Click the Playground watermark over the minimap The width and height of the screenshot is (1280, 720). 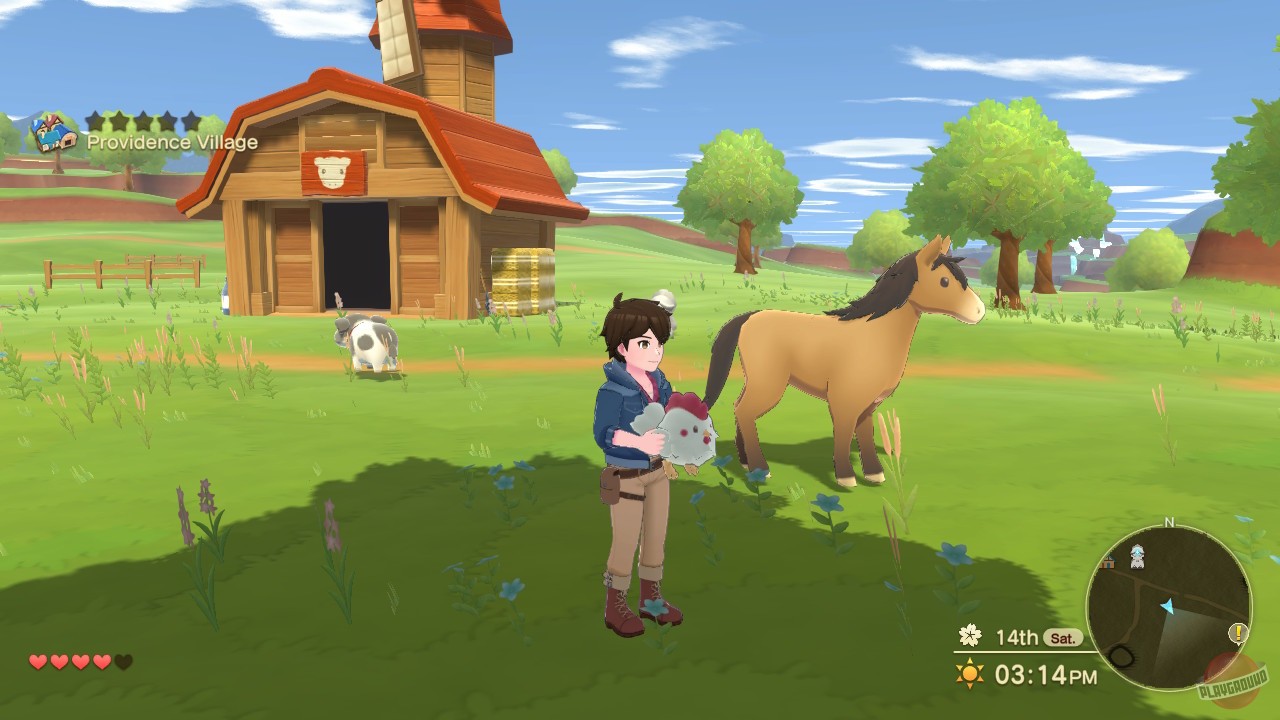click(1234, 682)
